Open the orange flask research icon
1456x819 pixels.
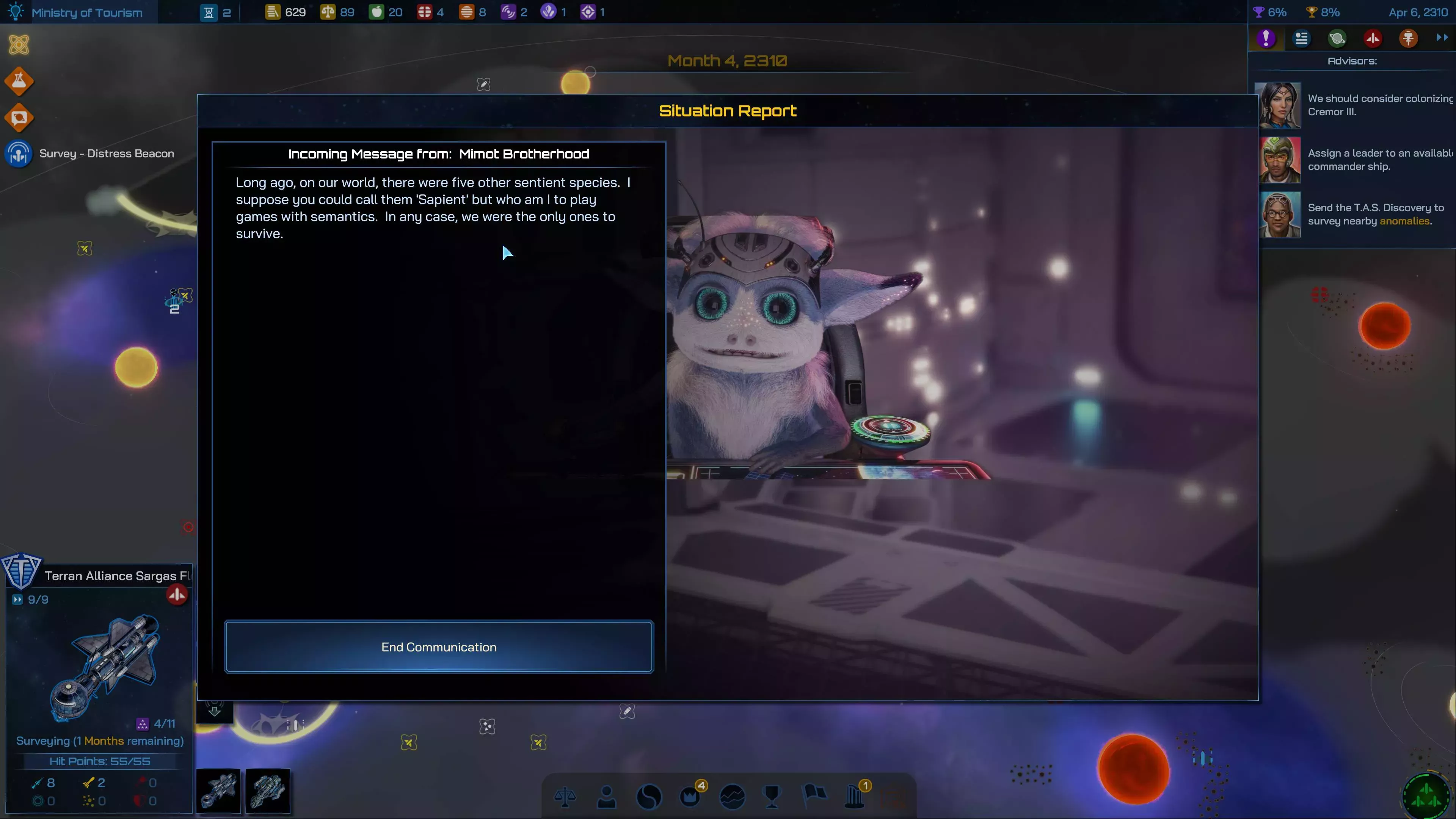(19, 82)
